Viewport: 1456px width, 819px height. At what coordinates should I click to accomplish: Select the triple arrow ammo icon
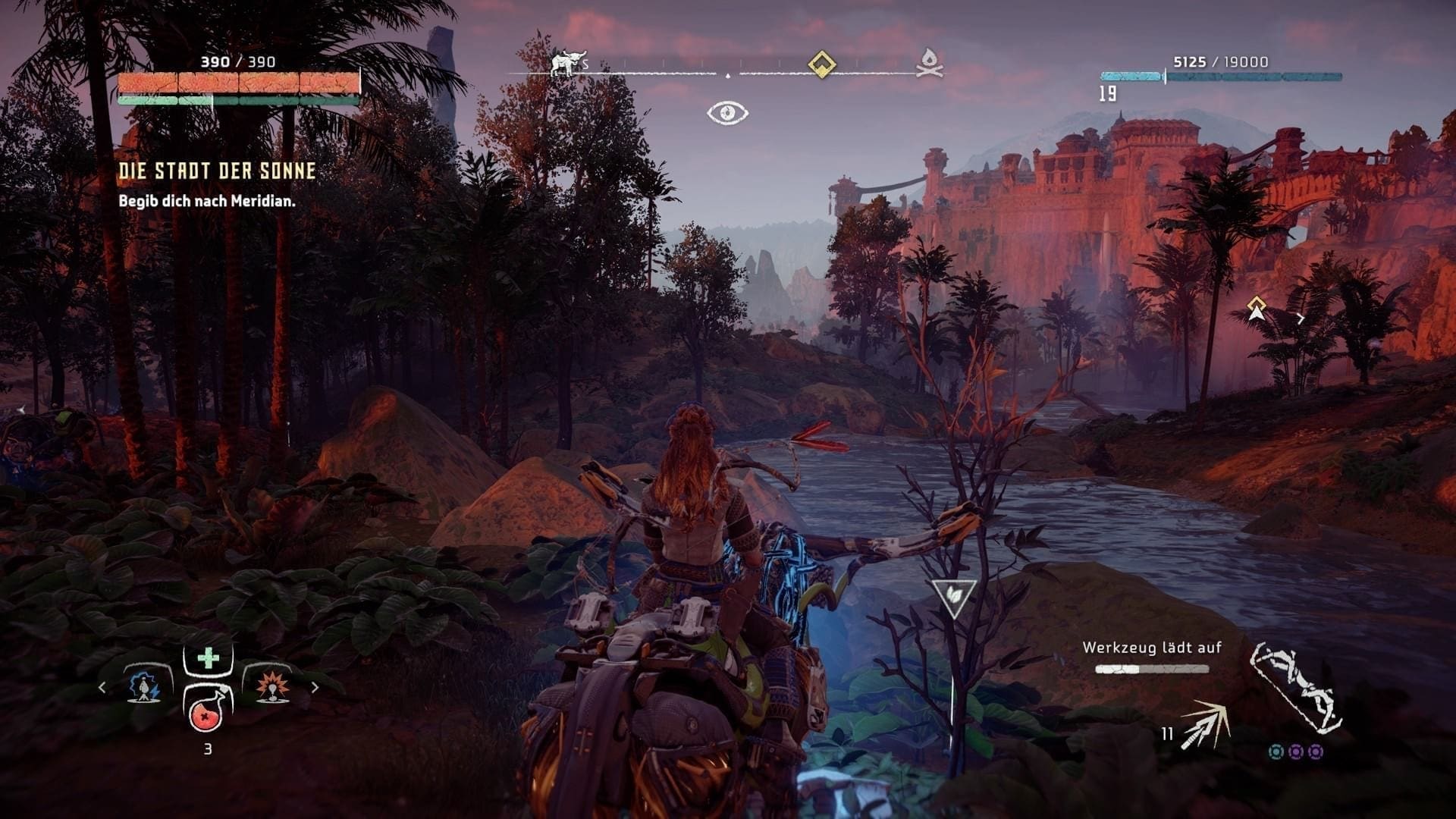[1204, 725]
